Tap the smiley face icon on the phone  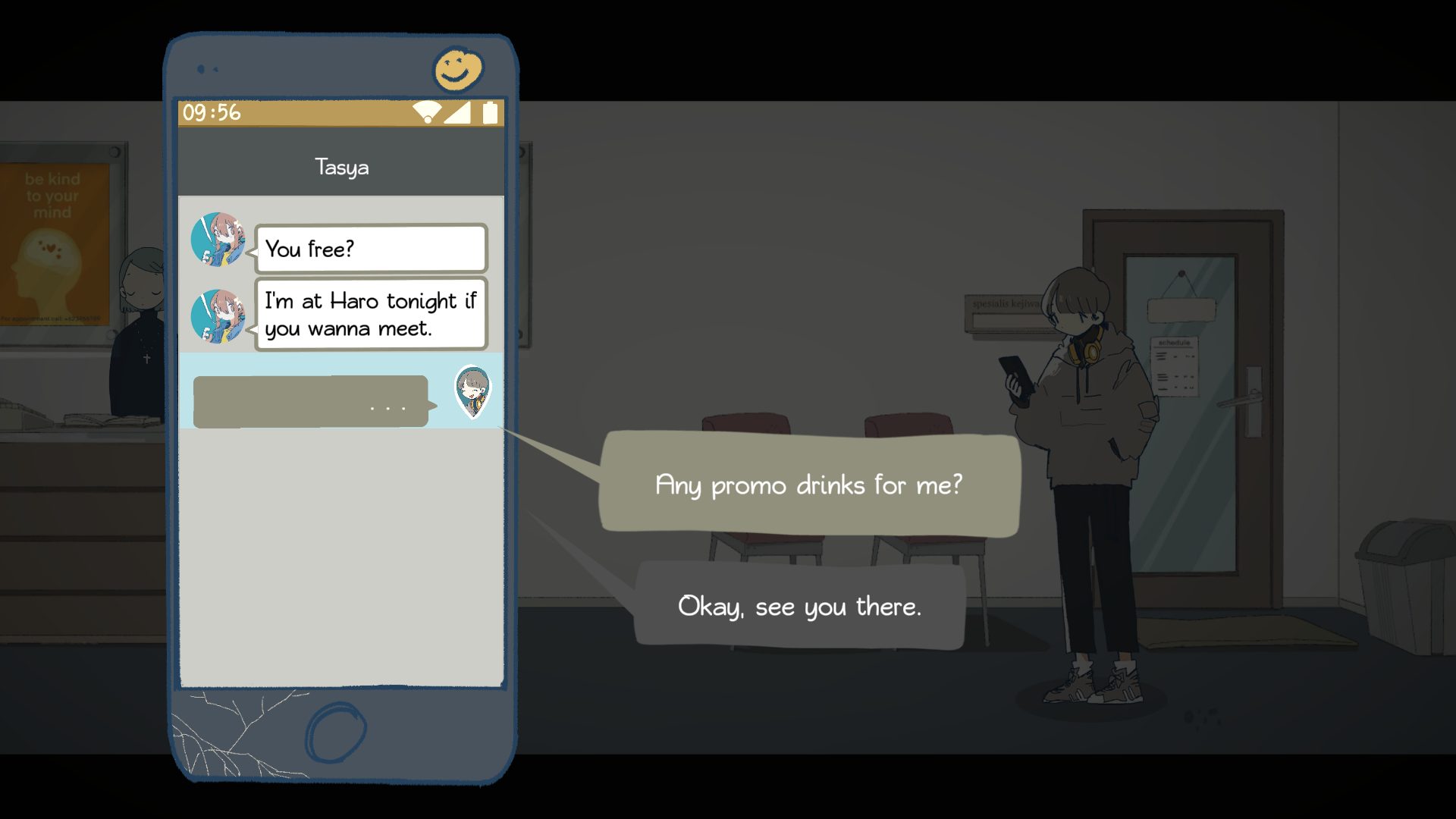pos(457,70)
